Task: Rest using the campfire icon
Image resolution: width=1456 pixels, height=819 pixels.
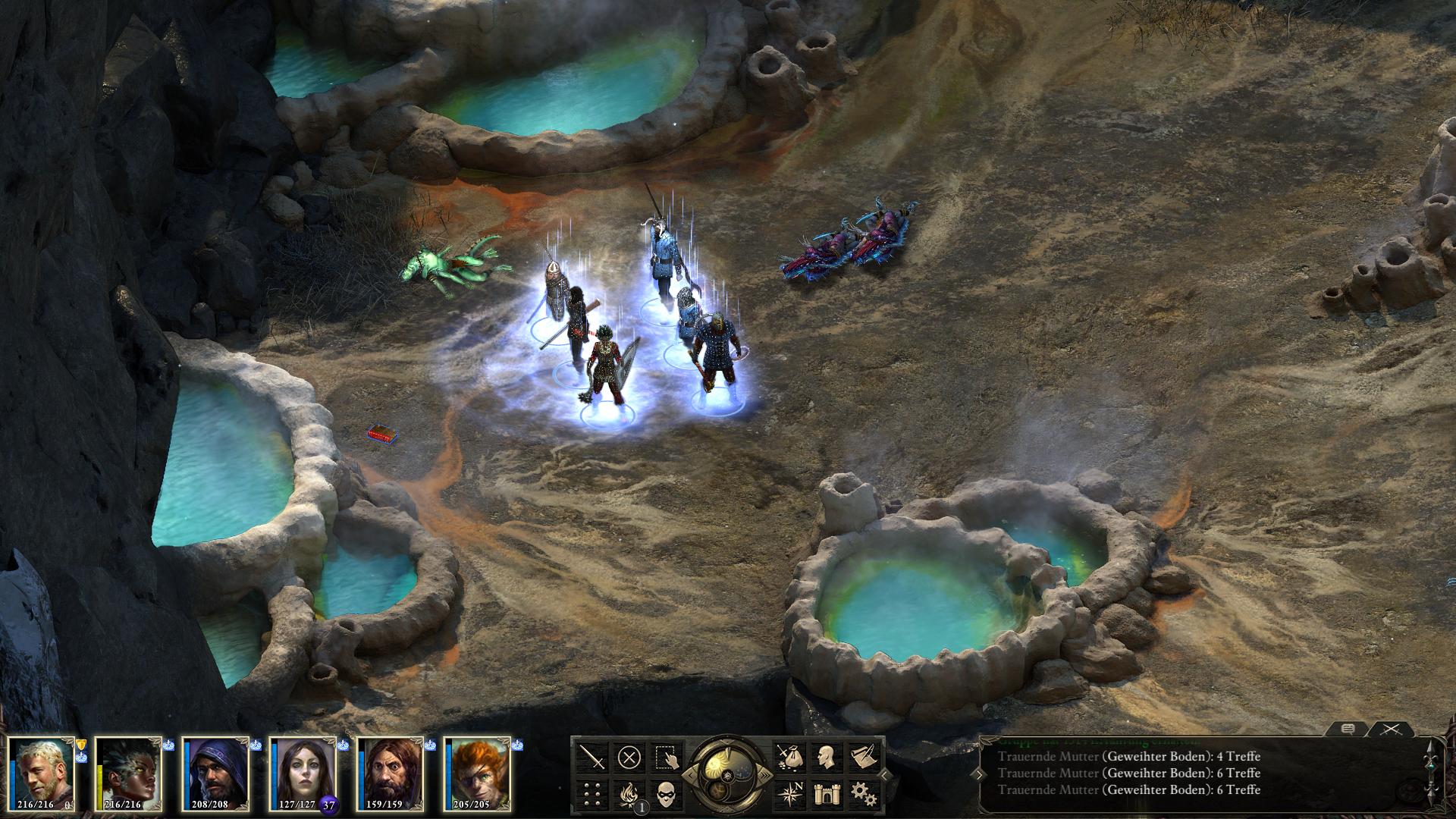Action: pyautogui.click(x=629, y=793)
